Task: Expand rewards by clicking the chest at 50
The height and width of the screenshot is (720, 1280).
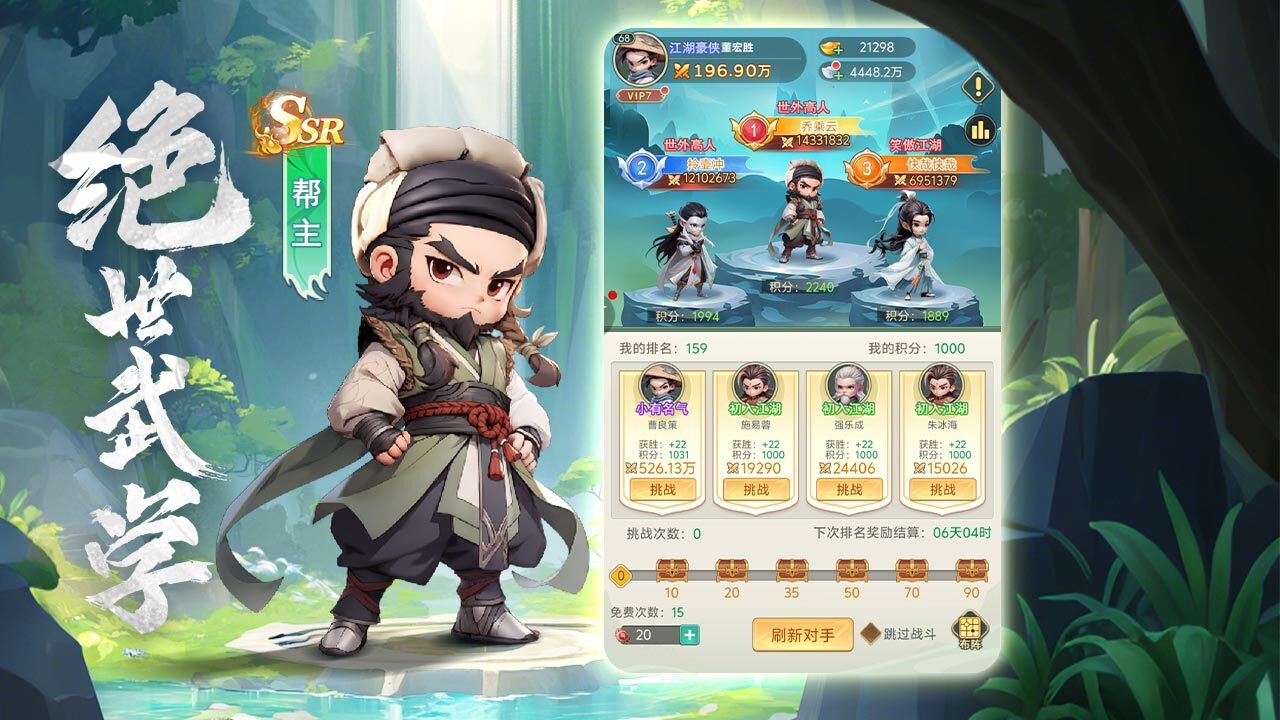Action: tap(852, 571)
